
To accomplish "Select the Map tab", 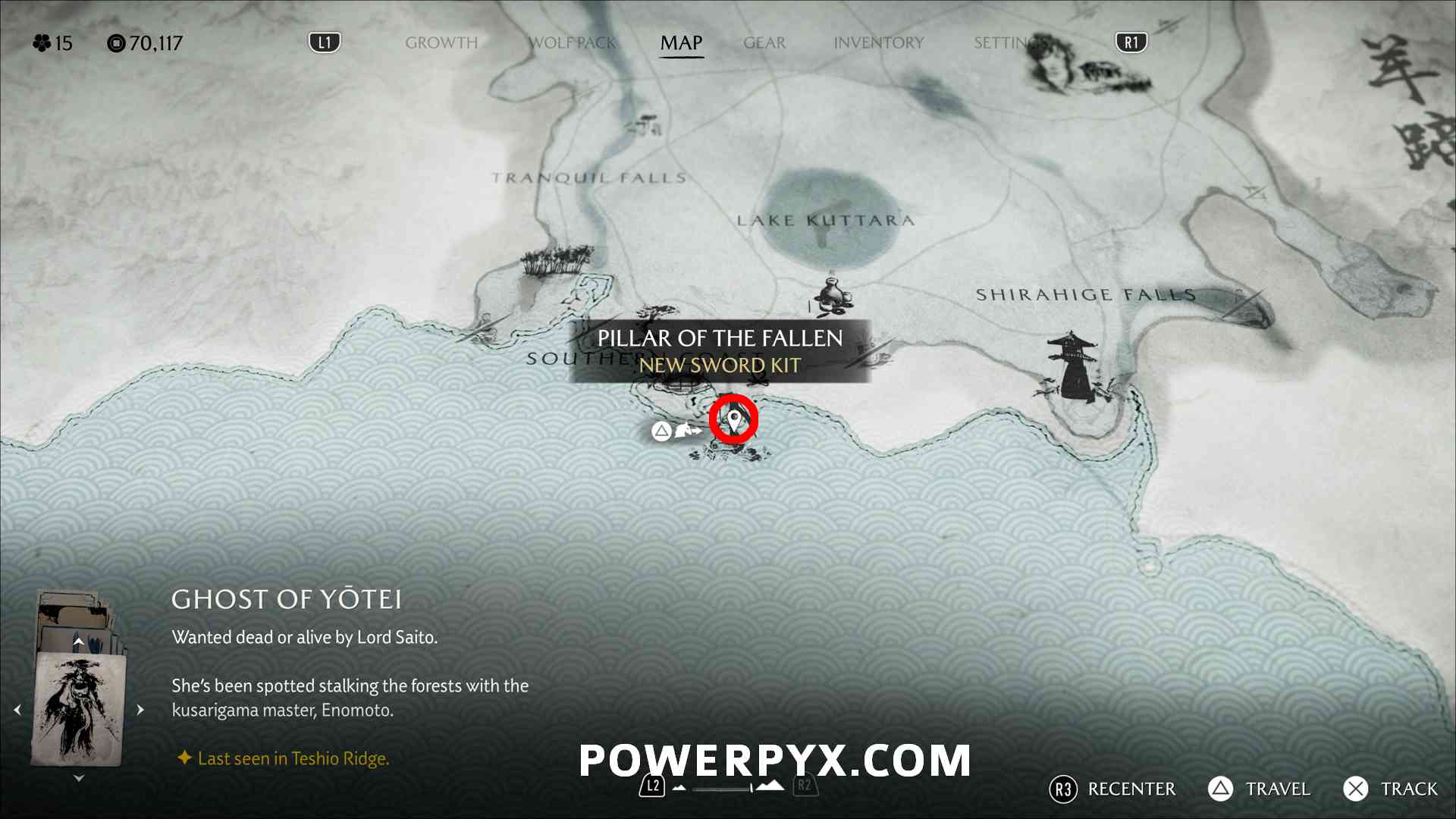I will (x=681, y=43).
